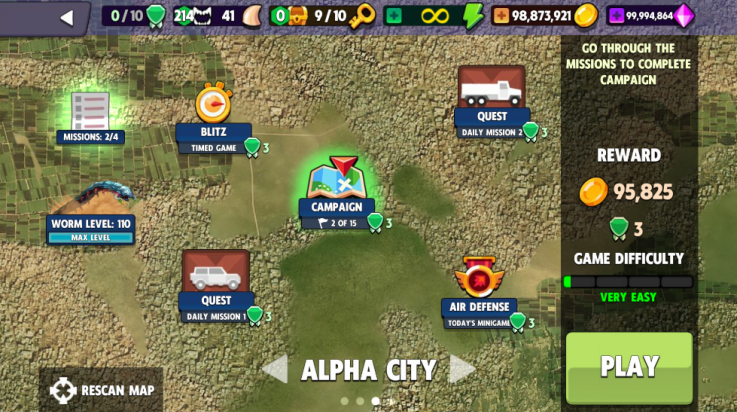Image resolution: width=737 pixels, height=412 pixels.
Task: Go to the previous city with left arrow
Action: tap(274, 370)
